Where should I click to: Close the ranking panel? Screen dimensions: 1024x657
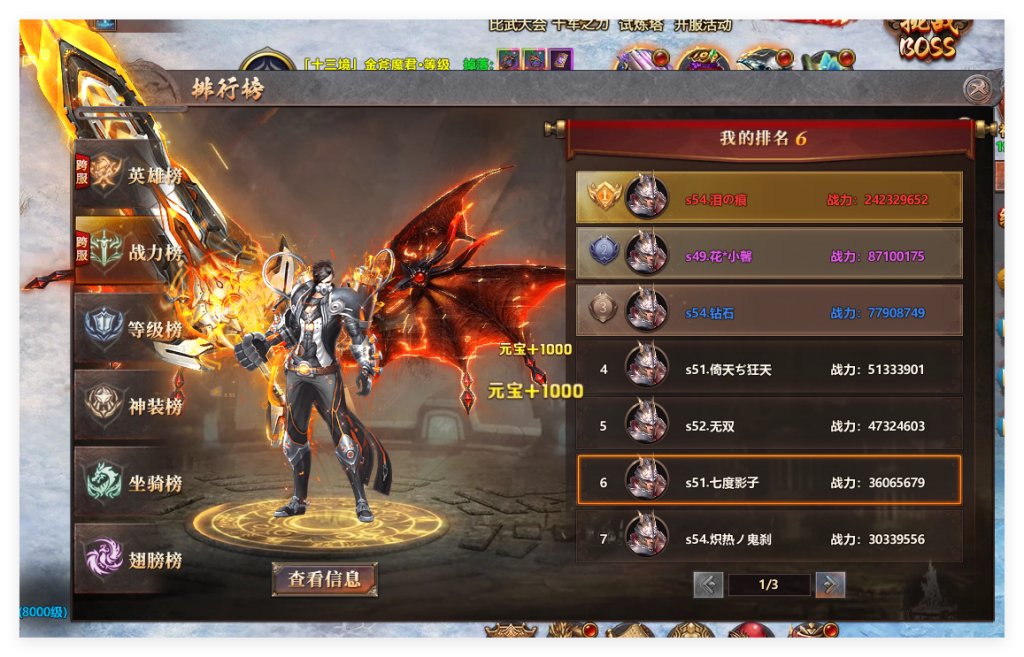coord(977,89)
